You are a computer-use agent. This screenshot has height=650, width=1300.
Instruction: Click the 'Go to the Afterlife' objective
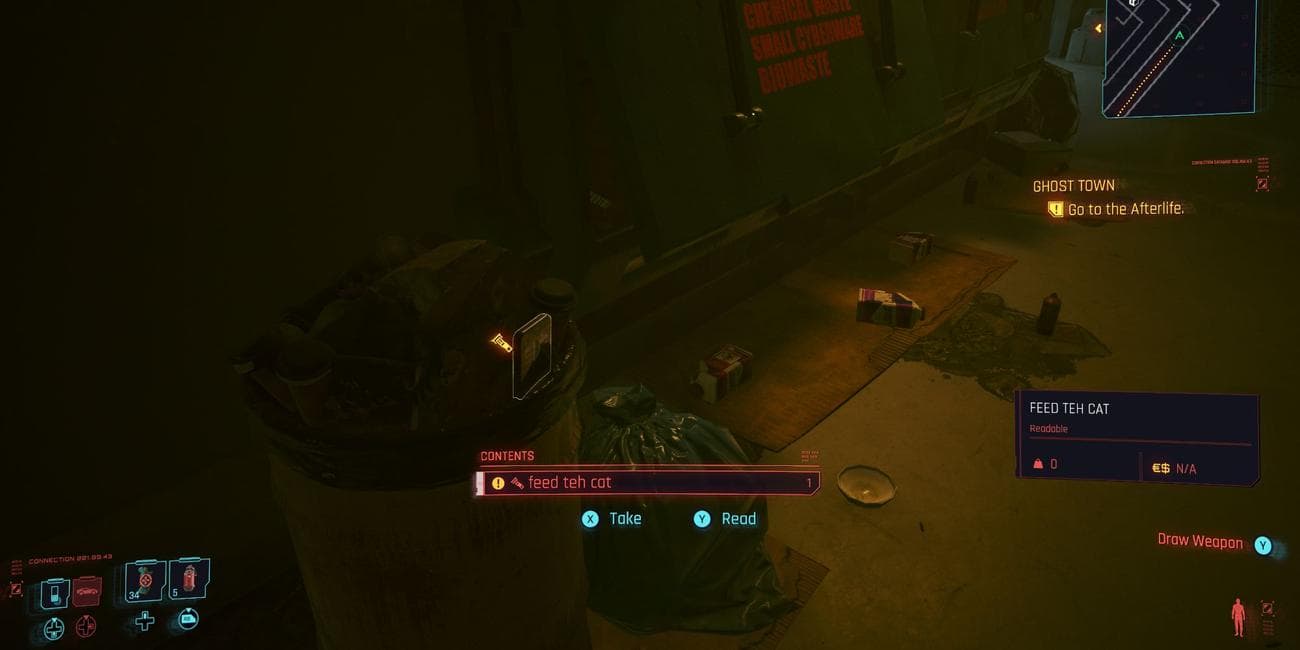1124,209
